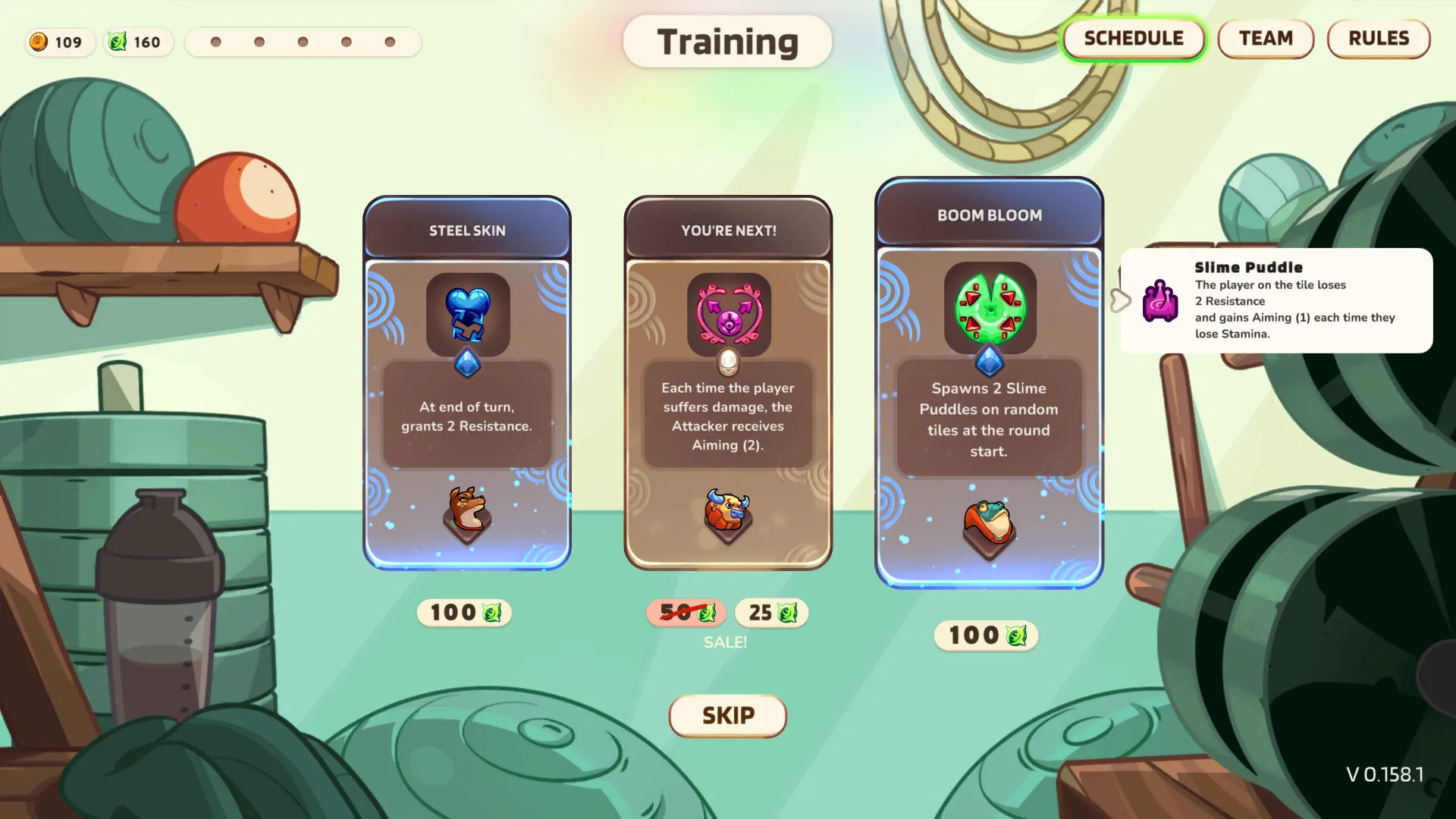Screen dimensions: 1456x819
Task: Click the egg icon on the You're Next! card
Action: click(727, 363)
